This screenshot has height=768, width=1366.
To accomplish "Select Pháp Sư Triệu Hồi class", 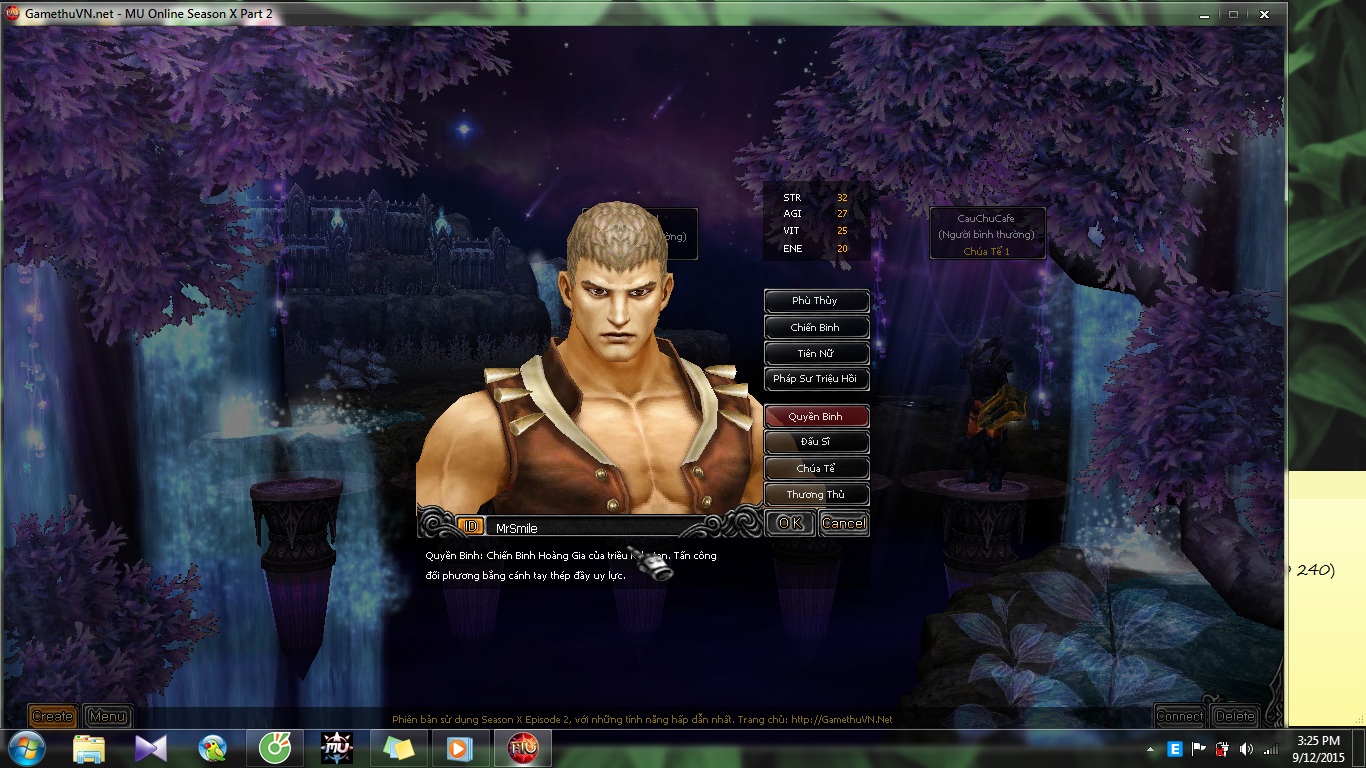I will [x=816, y=379].
